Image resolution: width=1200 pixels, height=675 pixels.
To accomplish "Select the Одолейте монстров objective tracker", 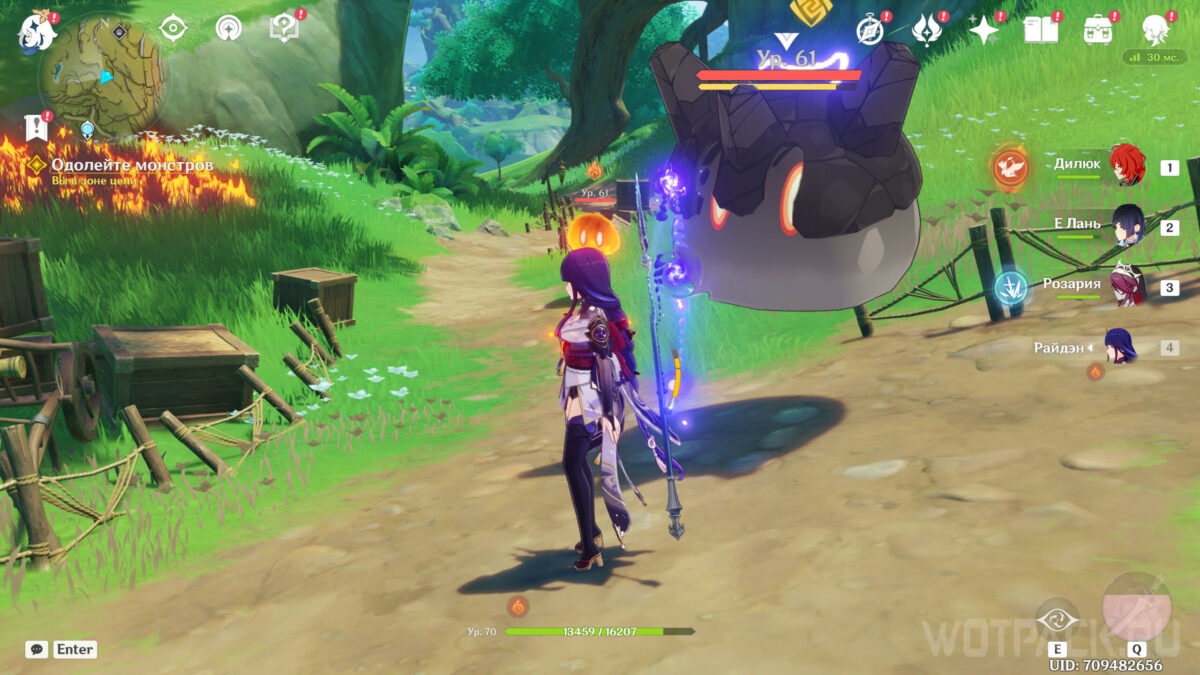I will (x=130, y=165).
